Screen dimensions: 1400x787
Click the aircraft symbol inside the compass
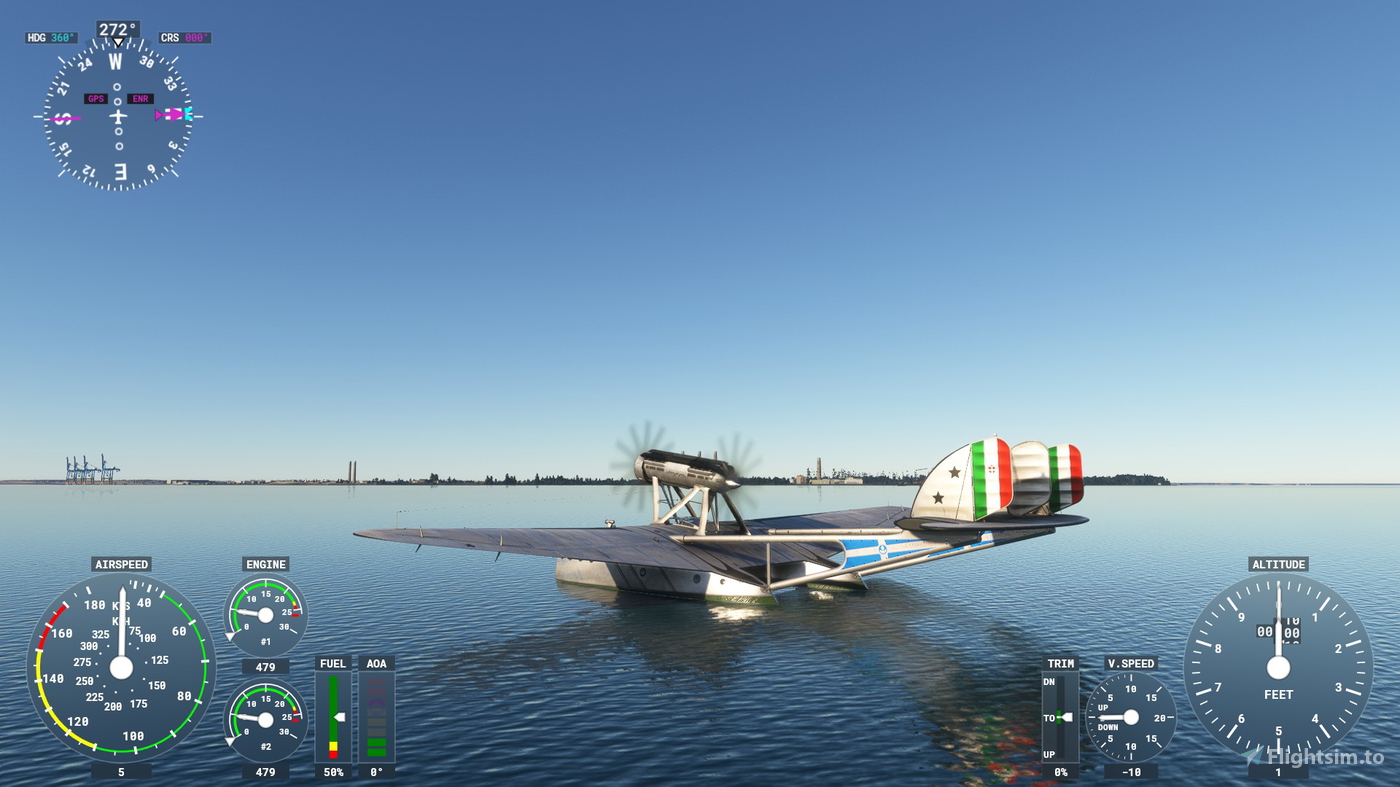(117, 115)
